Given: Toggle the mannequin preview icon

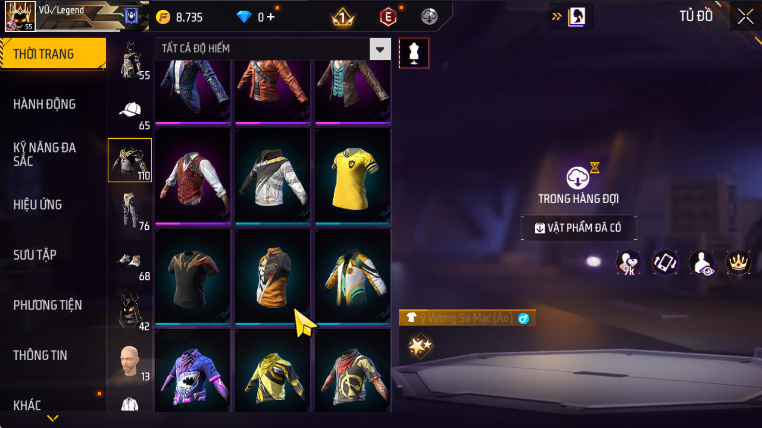Looking at the screenshot, I should click(413, 54).
